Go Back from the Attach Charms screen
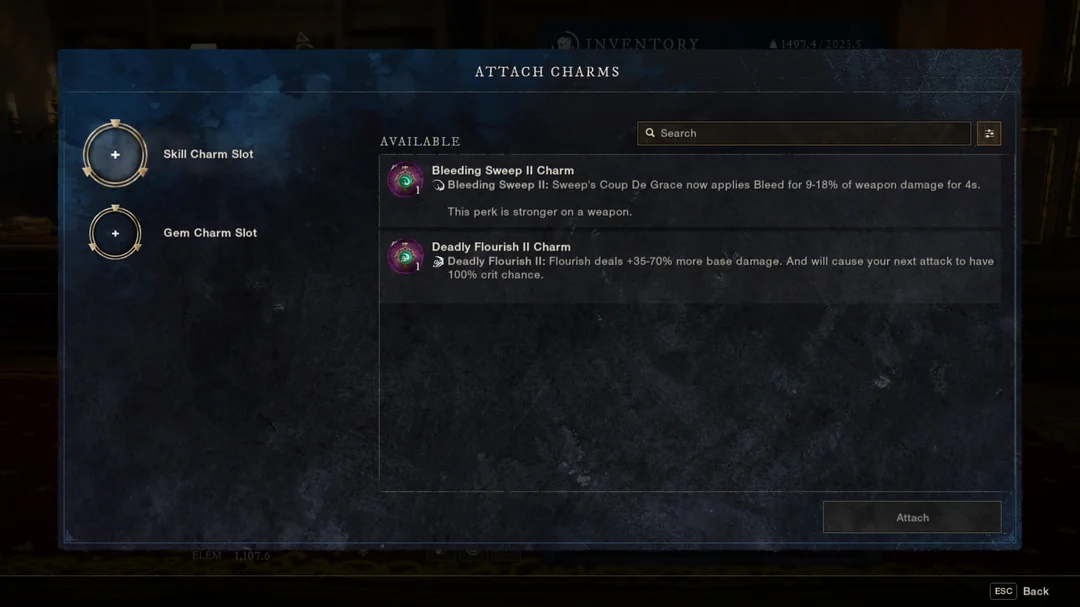The height and width of the screenshot is (607, 1080). pyautogui.click(x=1021, y=591)
